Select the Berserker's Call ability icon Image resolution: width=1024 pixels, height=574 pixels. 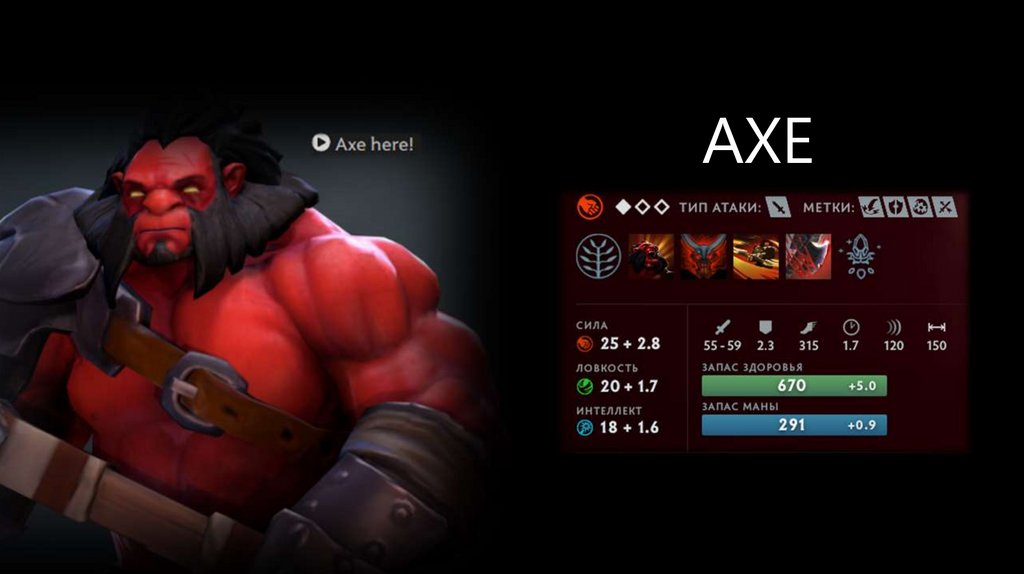tap(652, 256)
